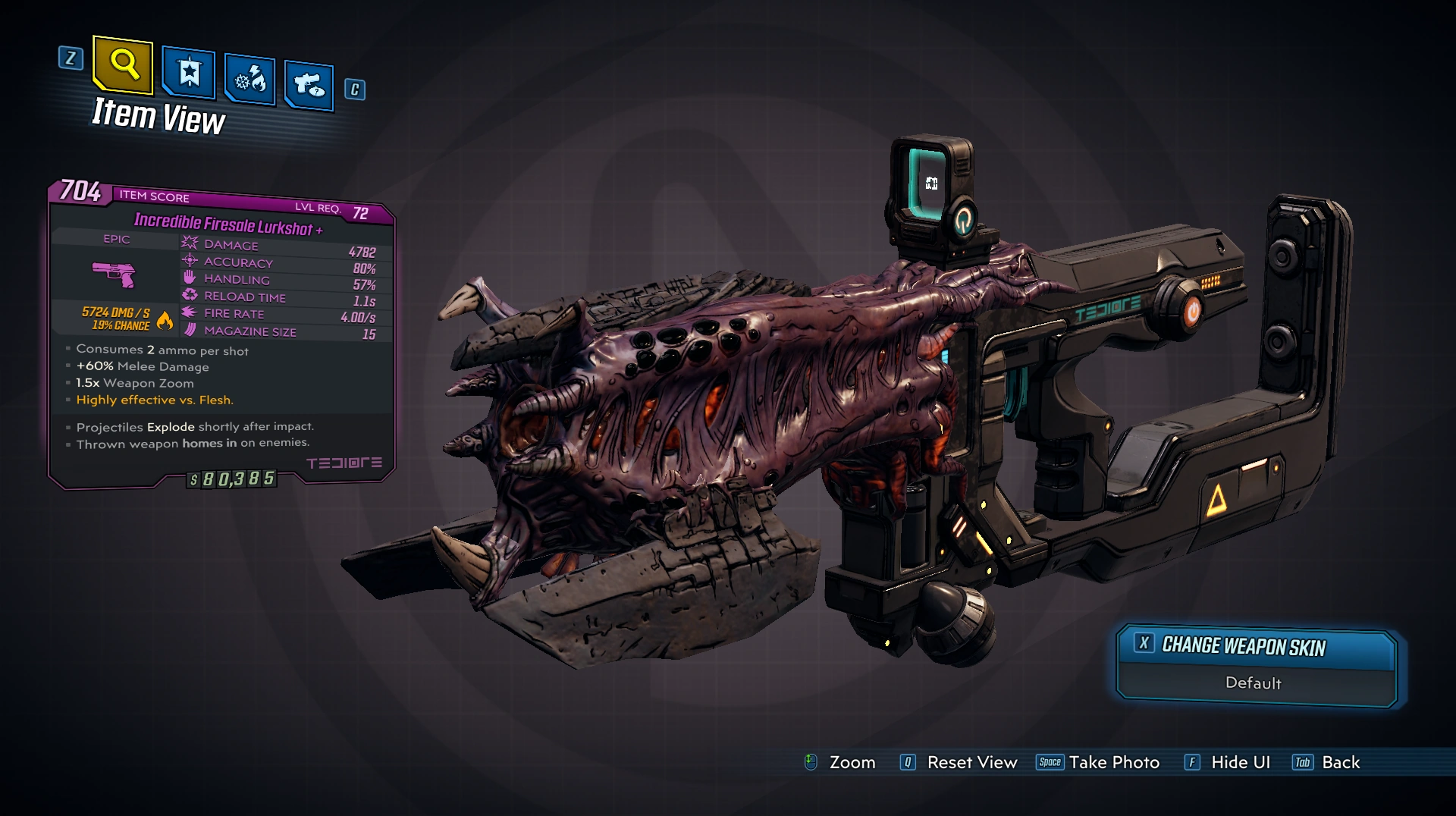Open the snowflake and flame elements tab
The width and height of the screenshot is (1456, 816).
pyautogui.click(x=249, y=79)
